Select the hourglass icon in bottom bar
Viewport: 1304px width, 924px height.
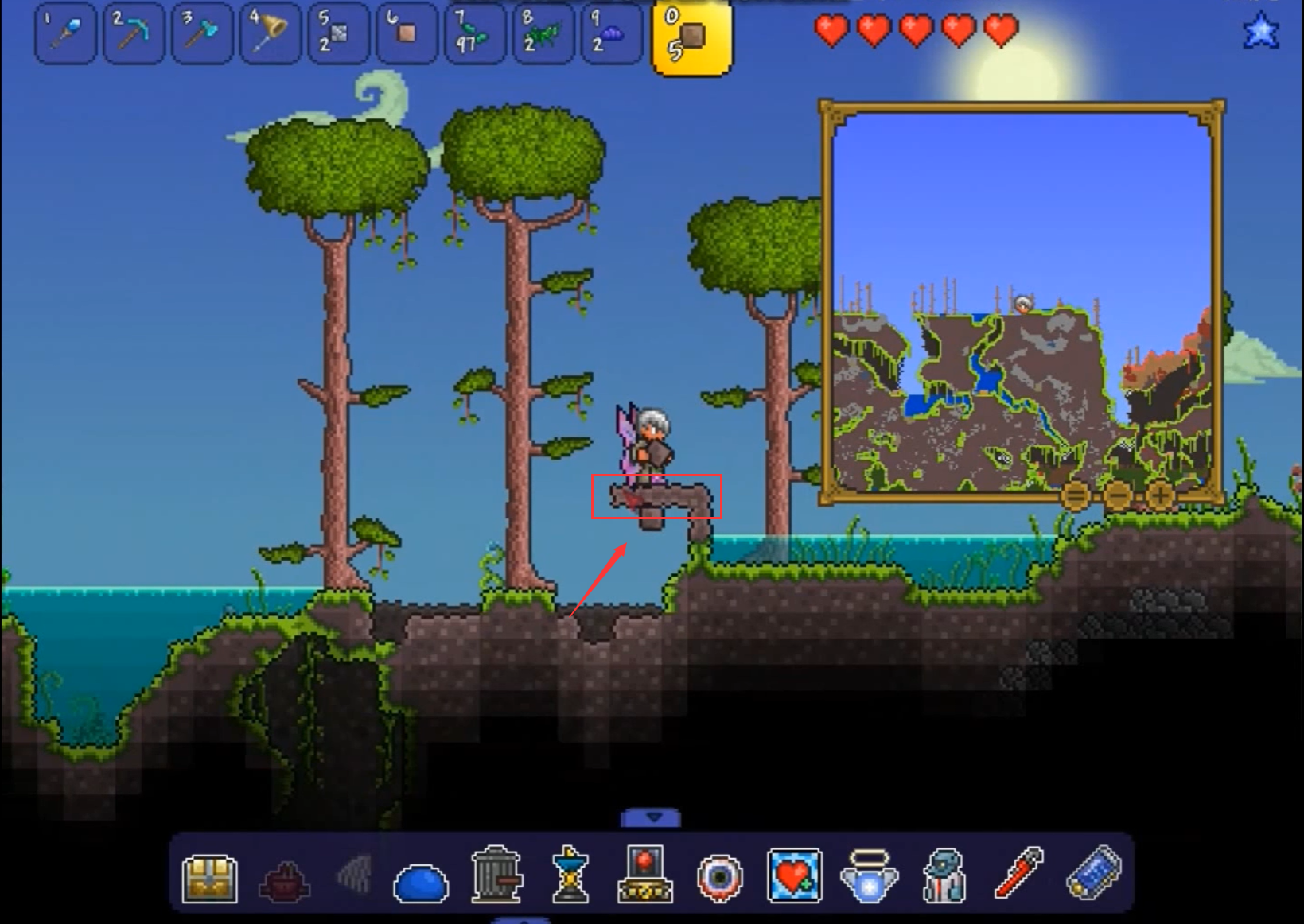coord(570,875)
